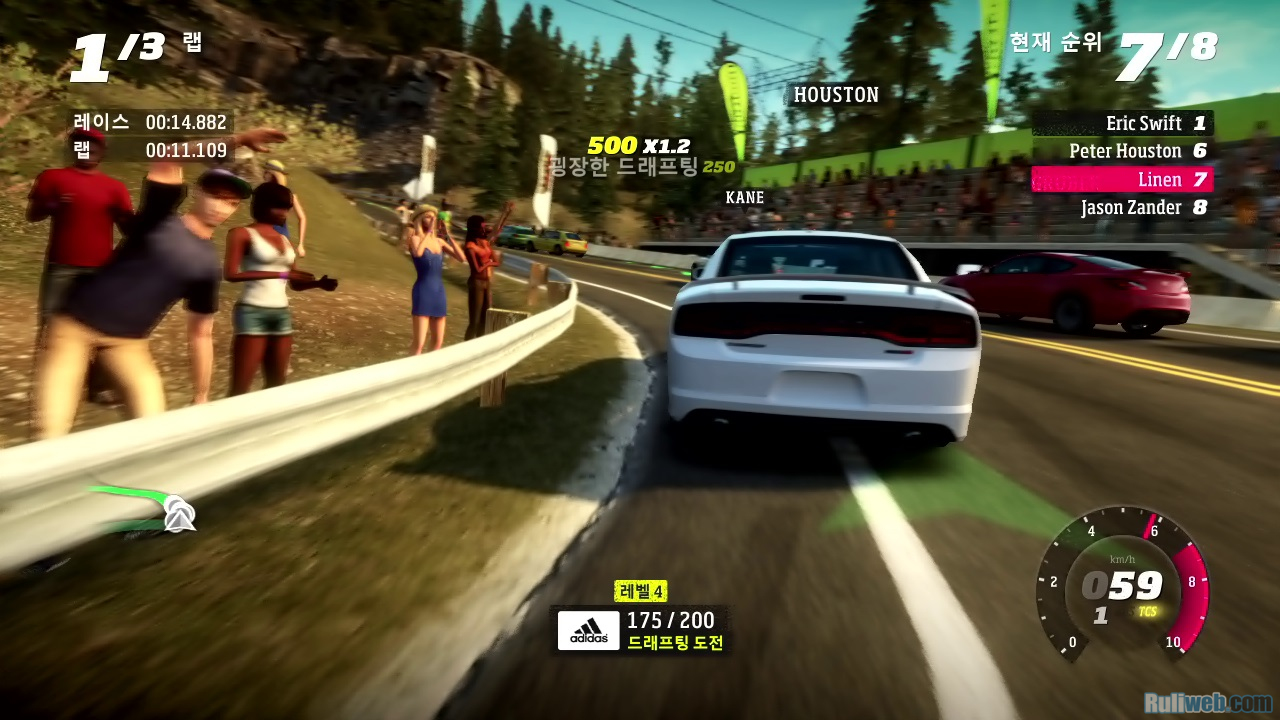The width and height of the screenshot is (1280, 720).
Task: Click the Ruliweb.com watermark
Action: coord(1207,702)
